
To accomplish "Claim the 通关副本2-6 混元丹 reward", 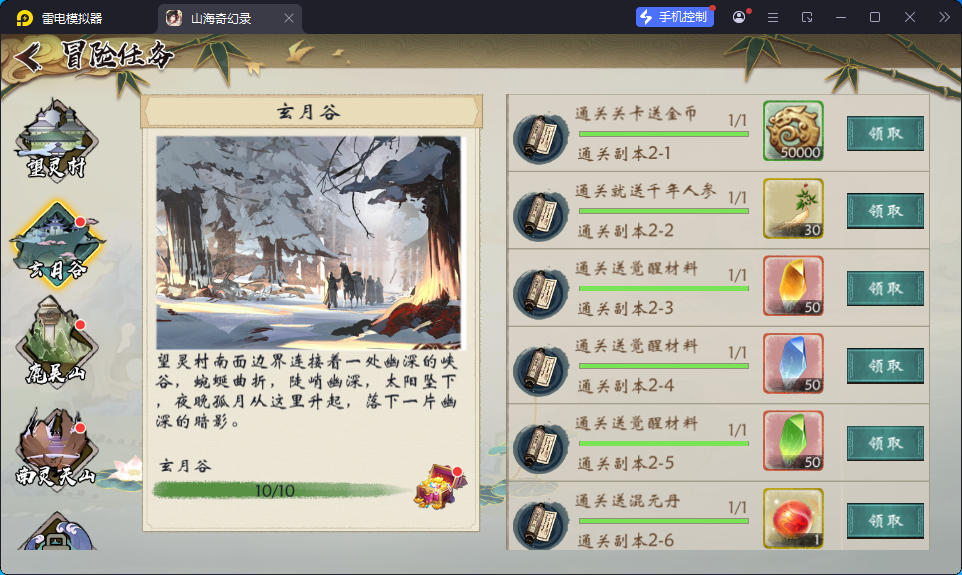I will click(x=885, y=520).
